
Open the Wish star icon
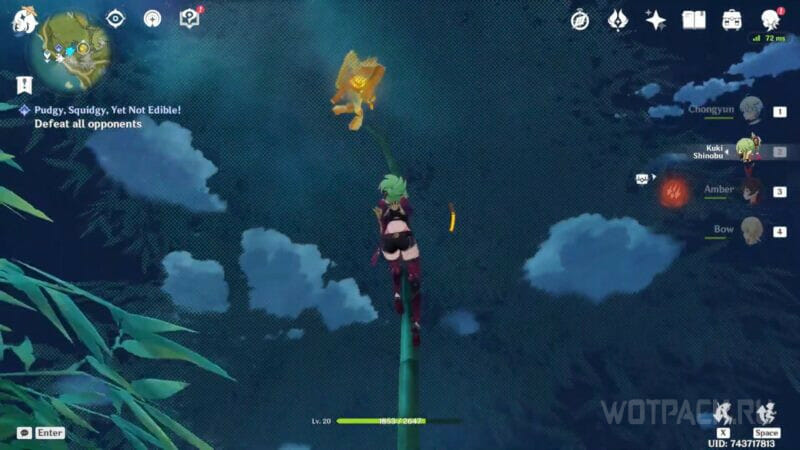(x=656, y=20)
